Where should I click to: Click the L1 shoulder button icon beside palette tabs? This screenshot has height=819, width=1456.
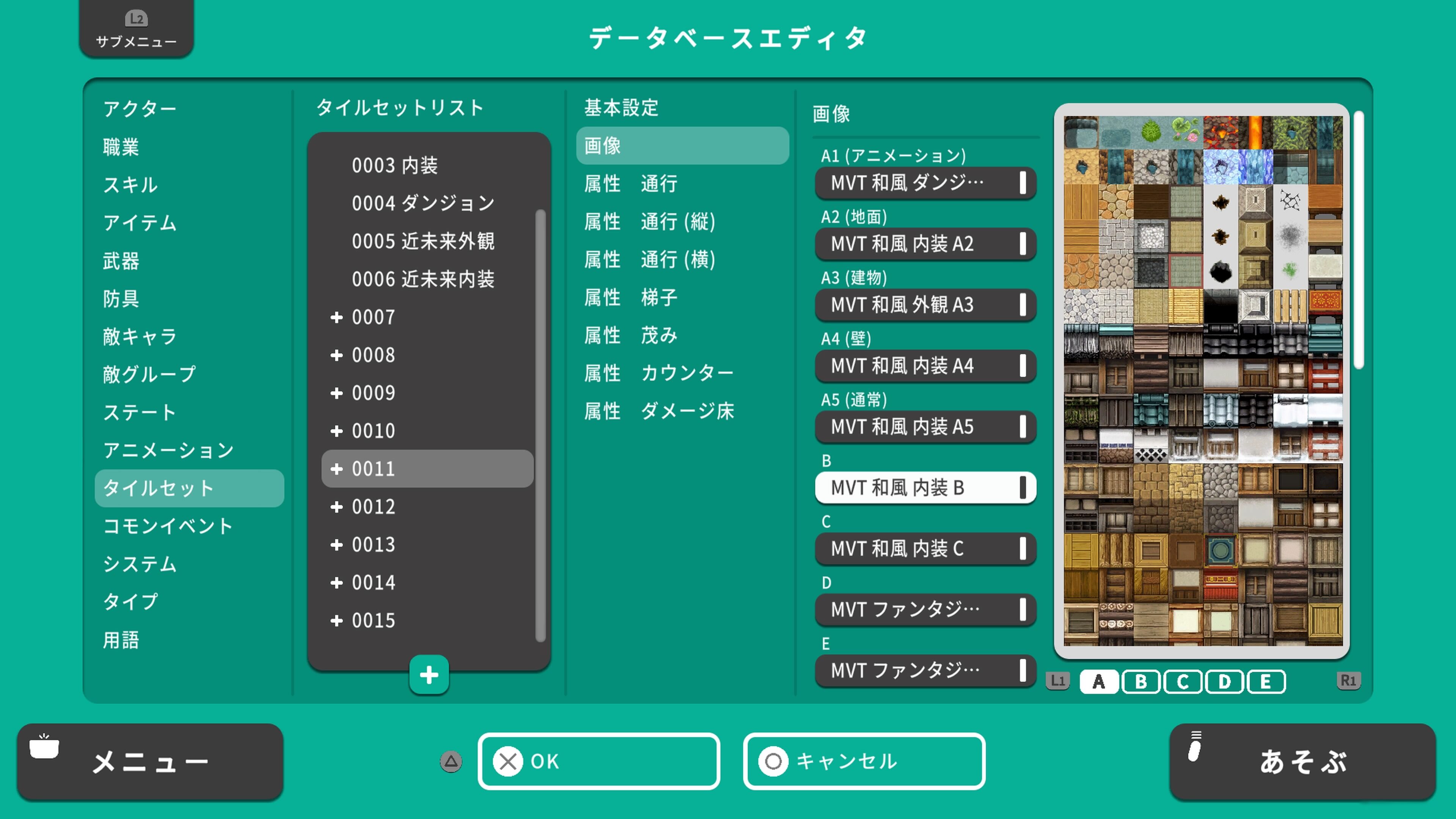[1057, 681]
